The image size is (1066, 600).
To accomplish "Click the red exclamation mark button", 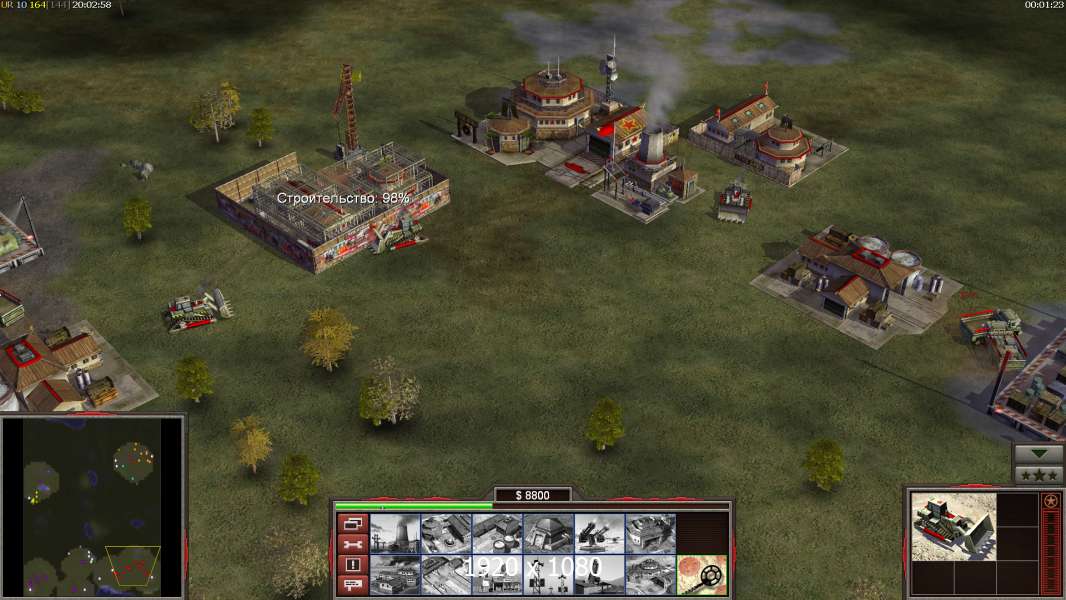I will (352, 565).
